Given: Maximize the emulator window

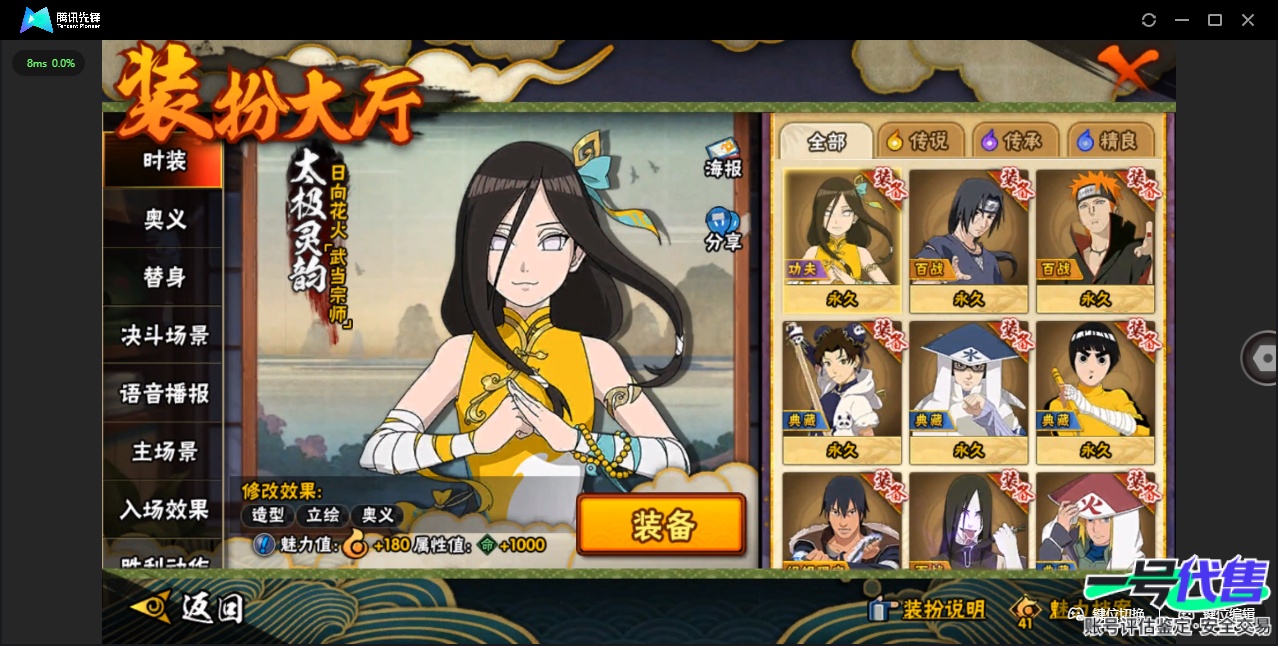Looking at the screenshot, I should [1215, 20].
